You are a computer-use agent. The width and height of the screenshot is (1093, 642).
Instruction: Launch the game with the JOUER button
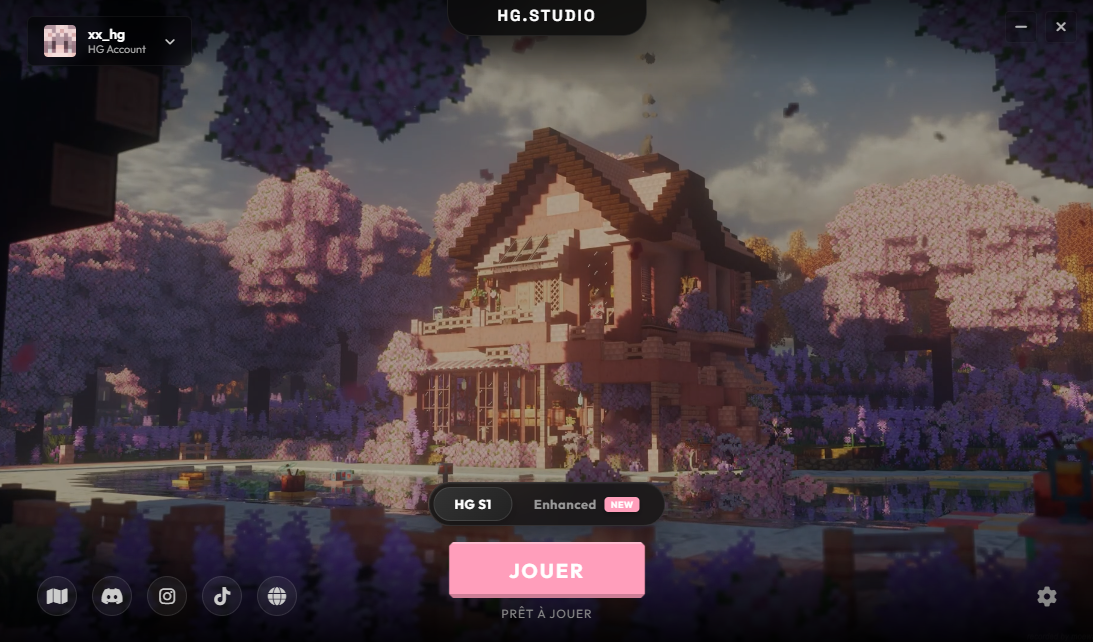pos(546,570)
